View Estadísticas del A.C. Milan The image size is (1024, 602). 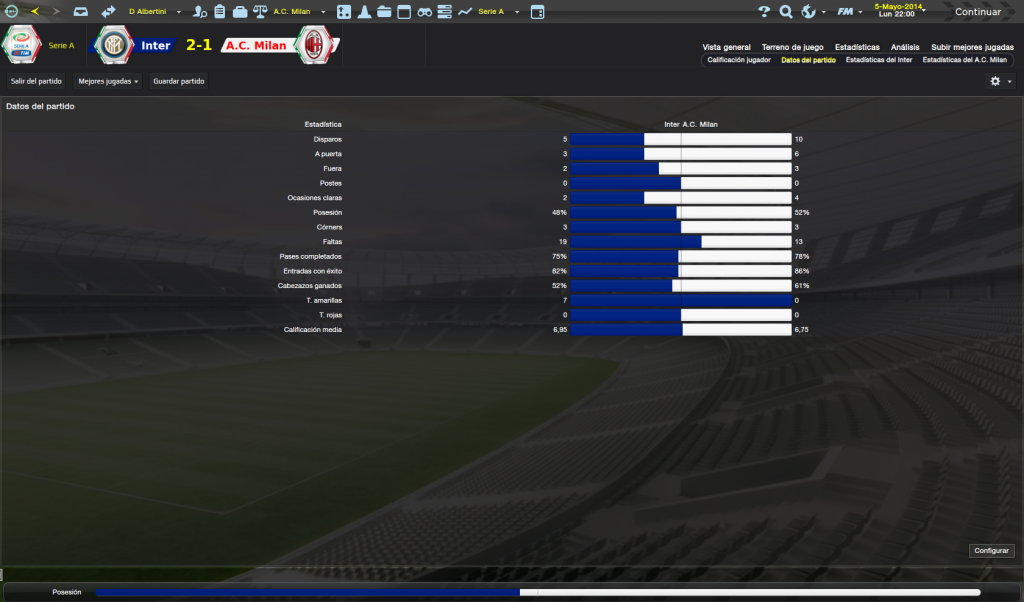964,60
